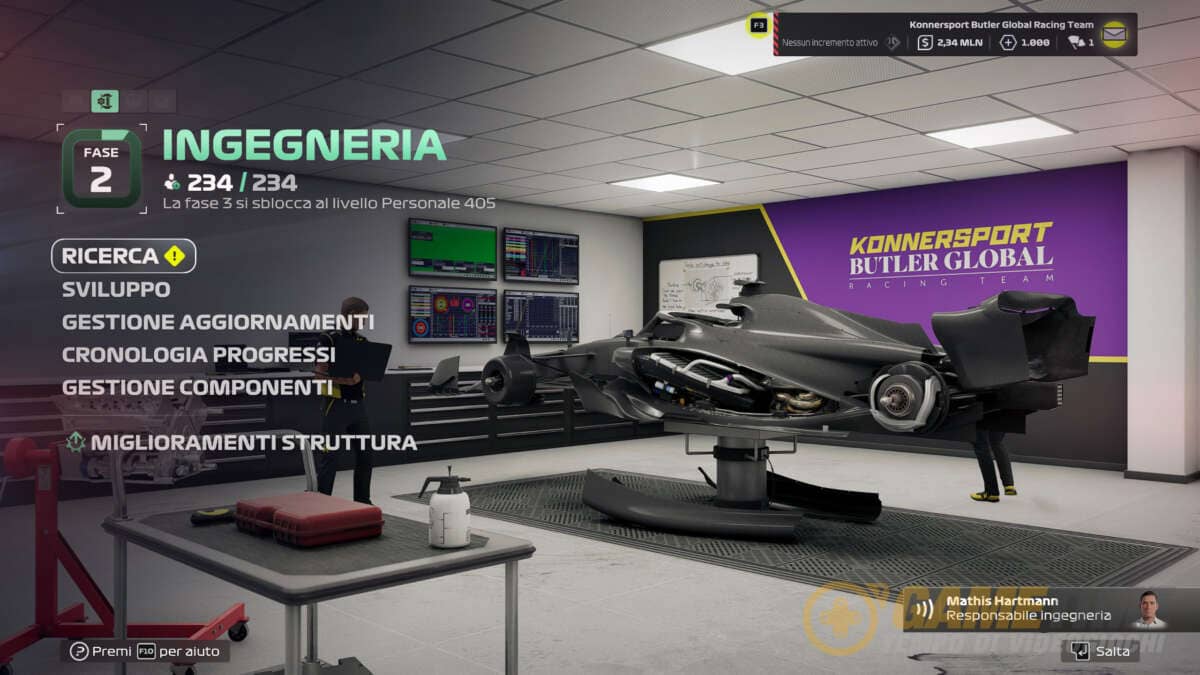Show the Cronologia Progressi page

(198, 354)
